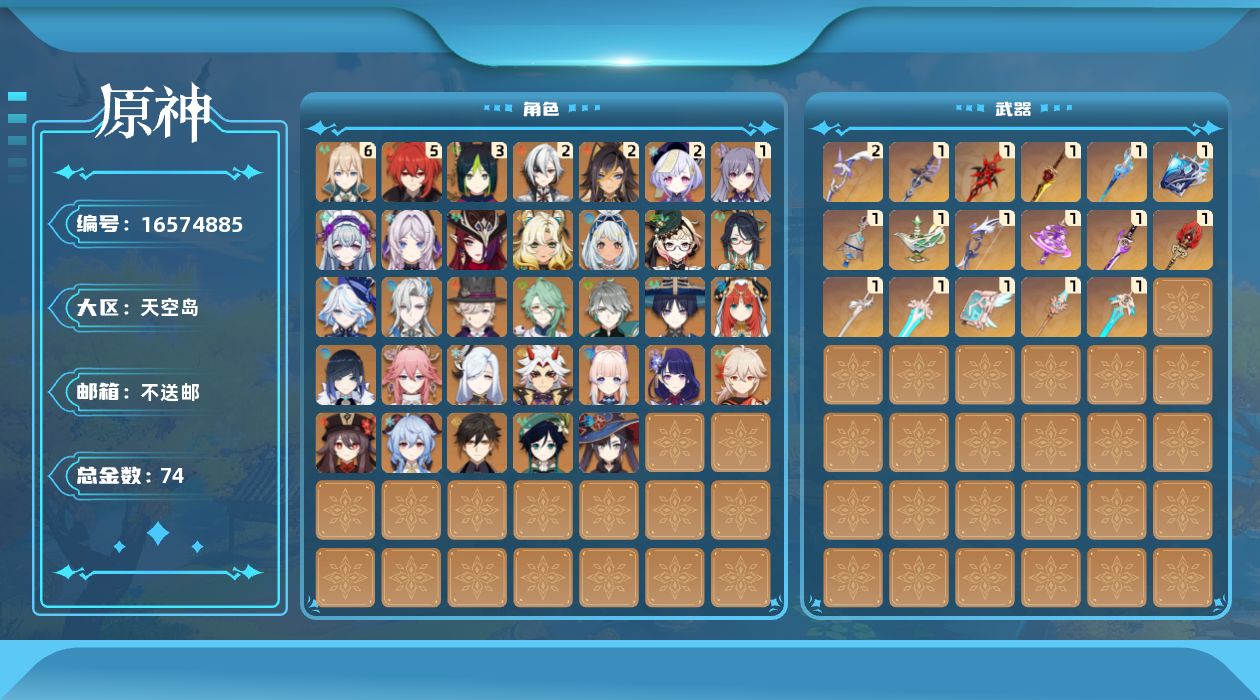Select Mona in the witch hat
The width and height of the screenshot is (1260, 700).
610,443
